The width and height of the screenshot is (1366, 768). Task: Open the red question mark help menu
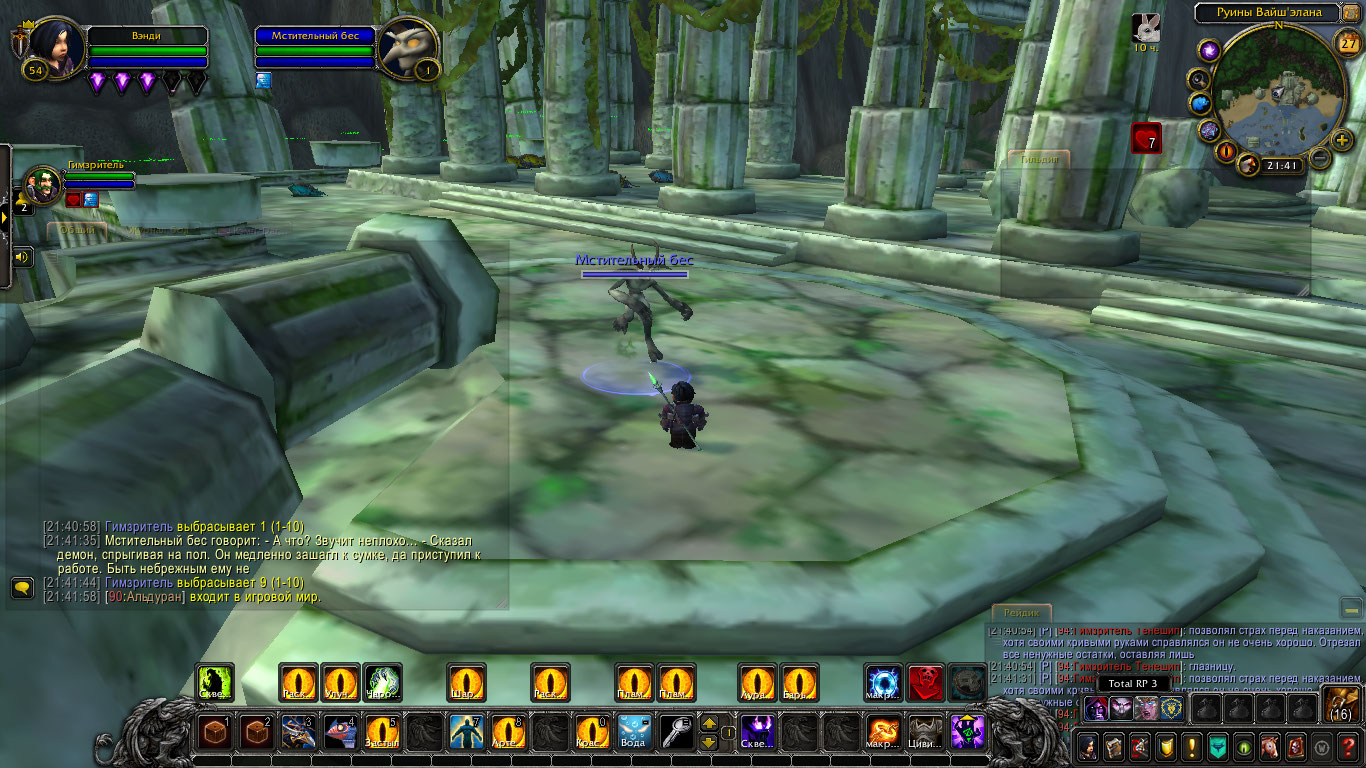tap(1348, 746)
